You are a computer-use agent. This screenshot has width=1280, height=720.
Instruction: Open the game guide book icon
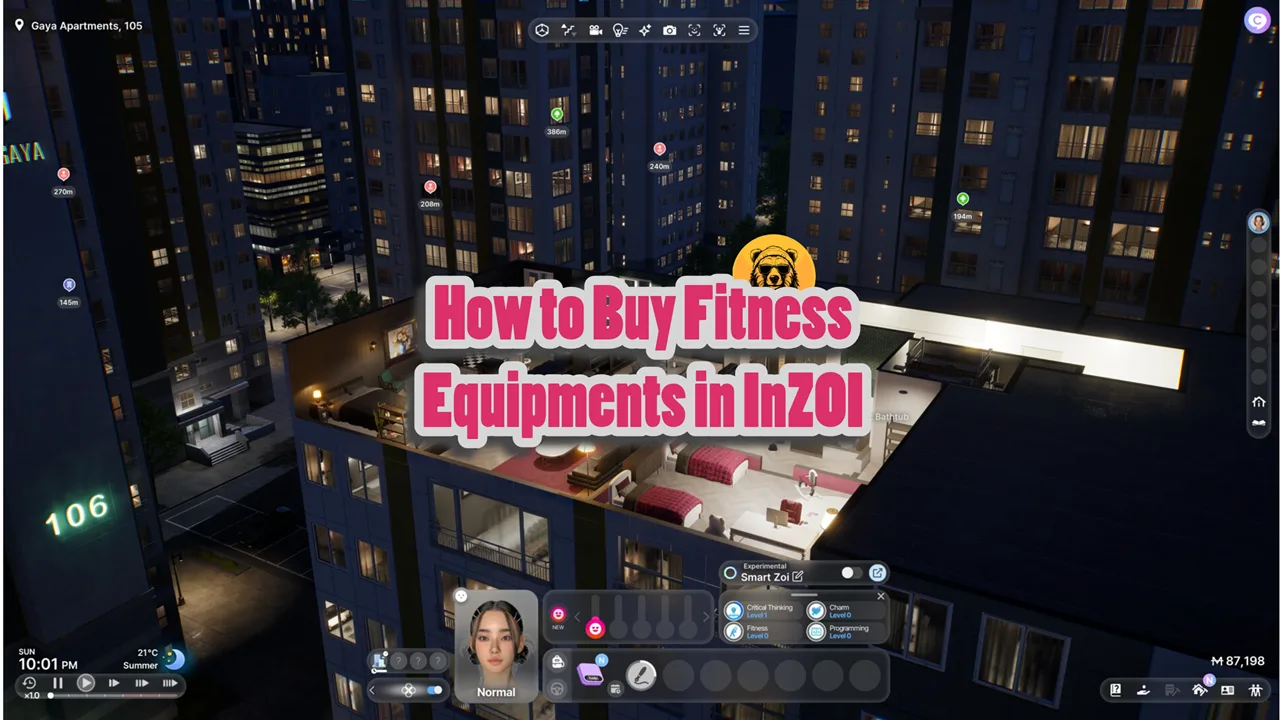[1115, 690]
